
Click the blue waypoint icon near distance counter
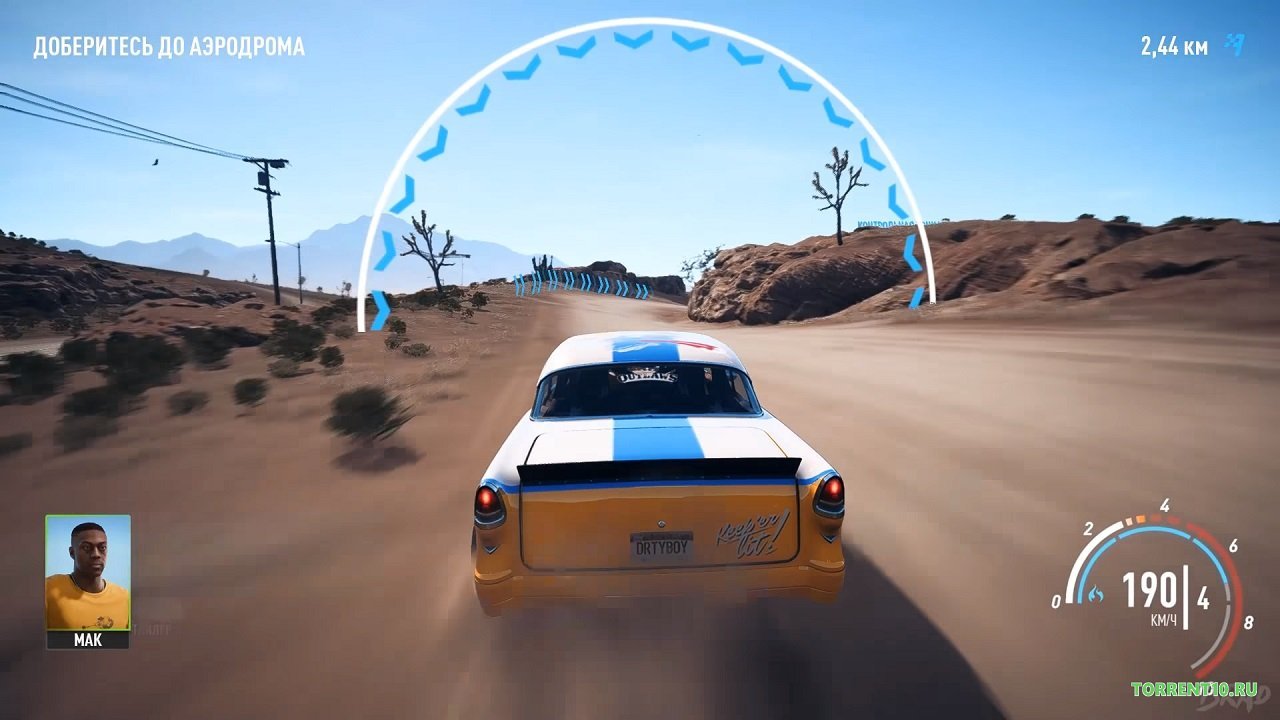pos(1232,43)
